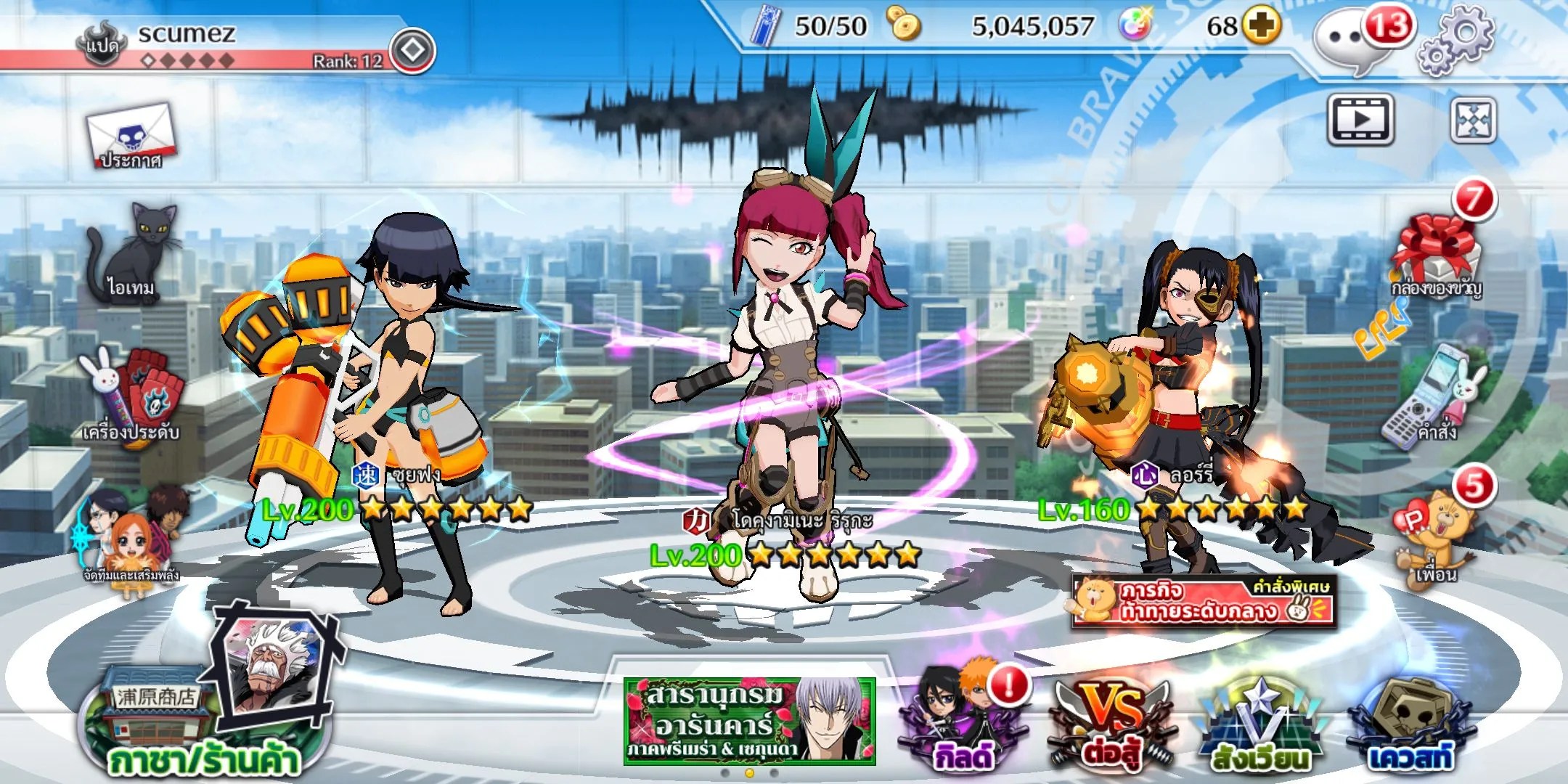
Task: Open the medium challenge mission banner
Action: coord(1203,601)
